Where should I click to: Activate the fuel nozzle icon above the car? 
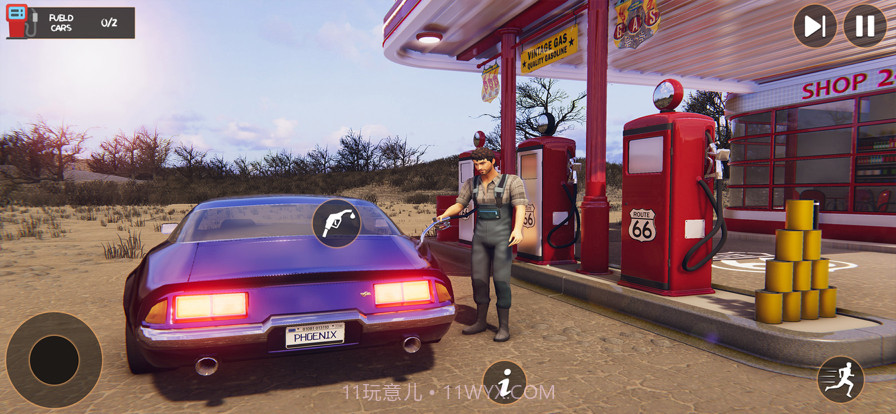point(337,223)
